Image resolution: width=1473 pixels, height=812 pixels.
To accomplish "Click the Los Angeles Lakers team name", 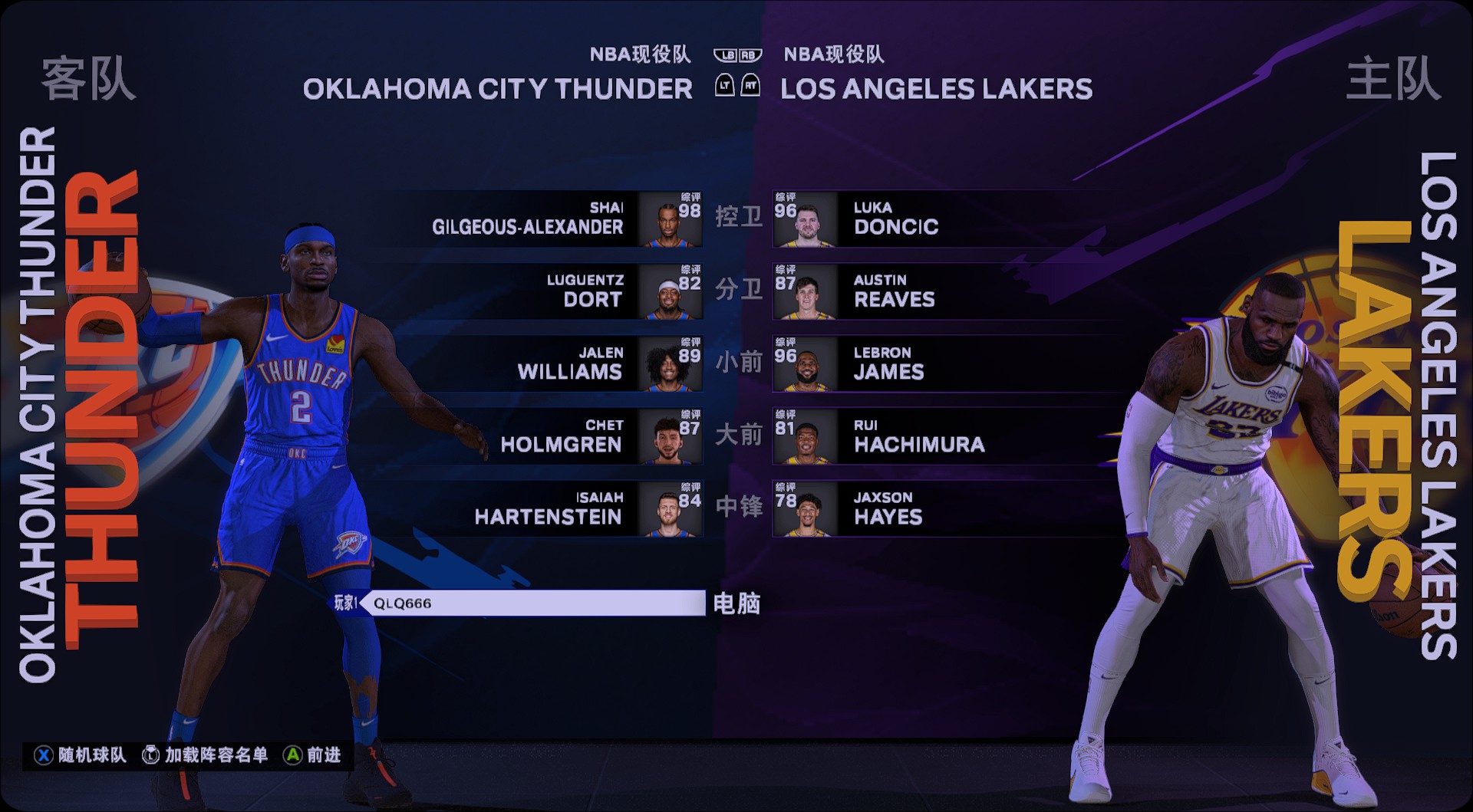I will [x=936, y=89].
